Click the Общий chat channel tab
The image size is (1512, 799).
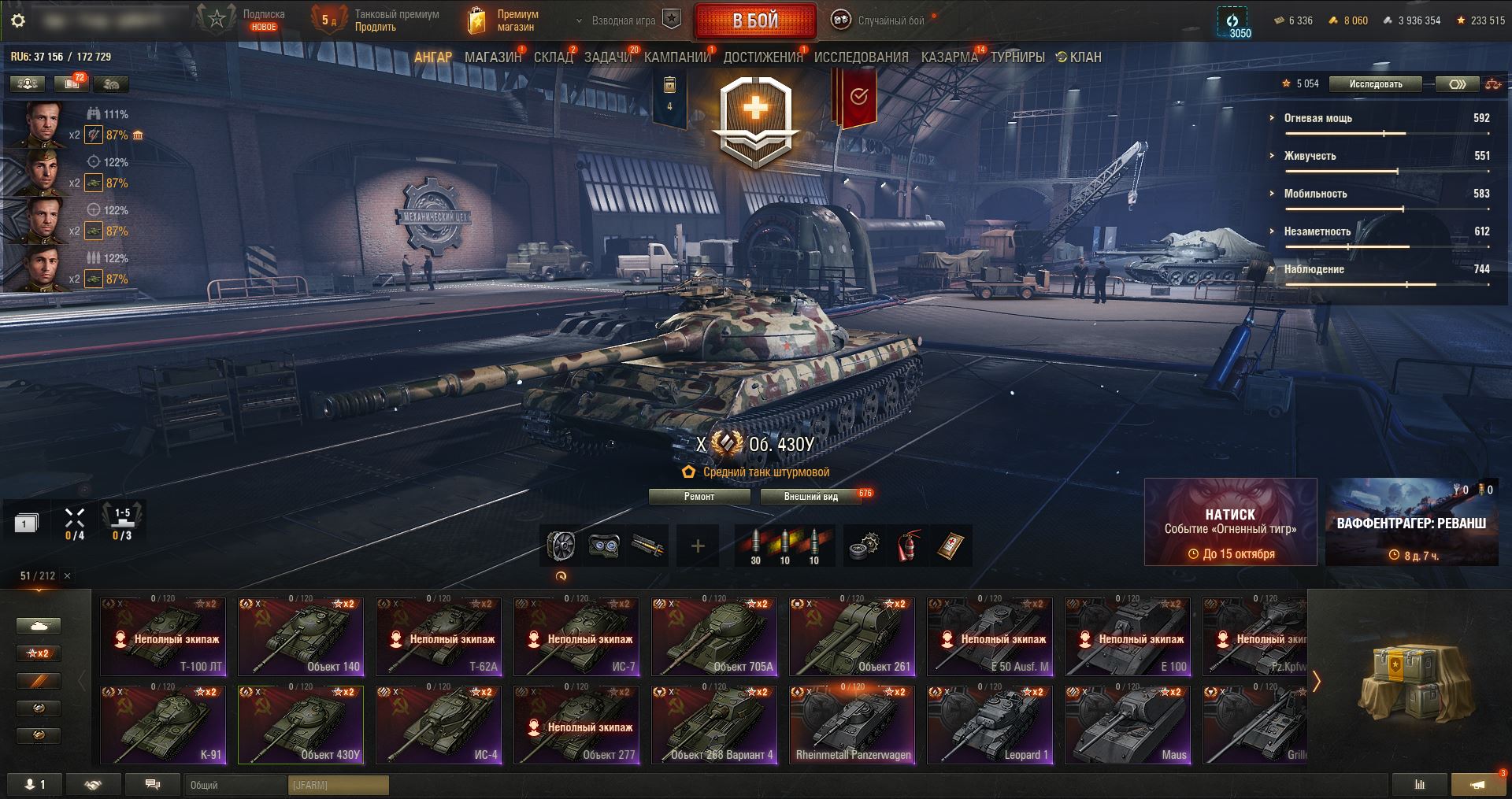(235, 785)
